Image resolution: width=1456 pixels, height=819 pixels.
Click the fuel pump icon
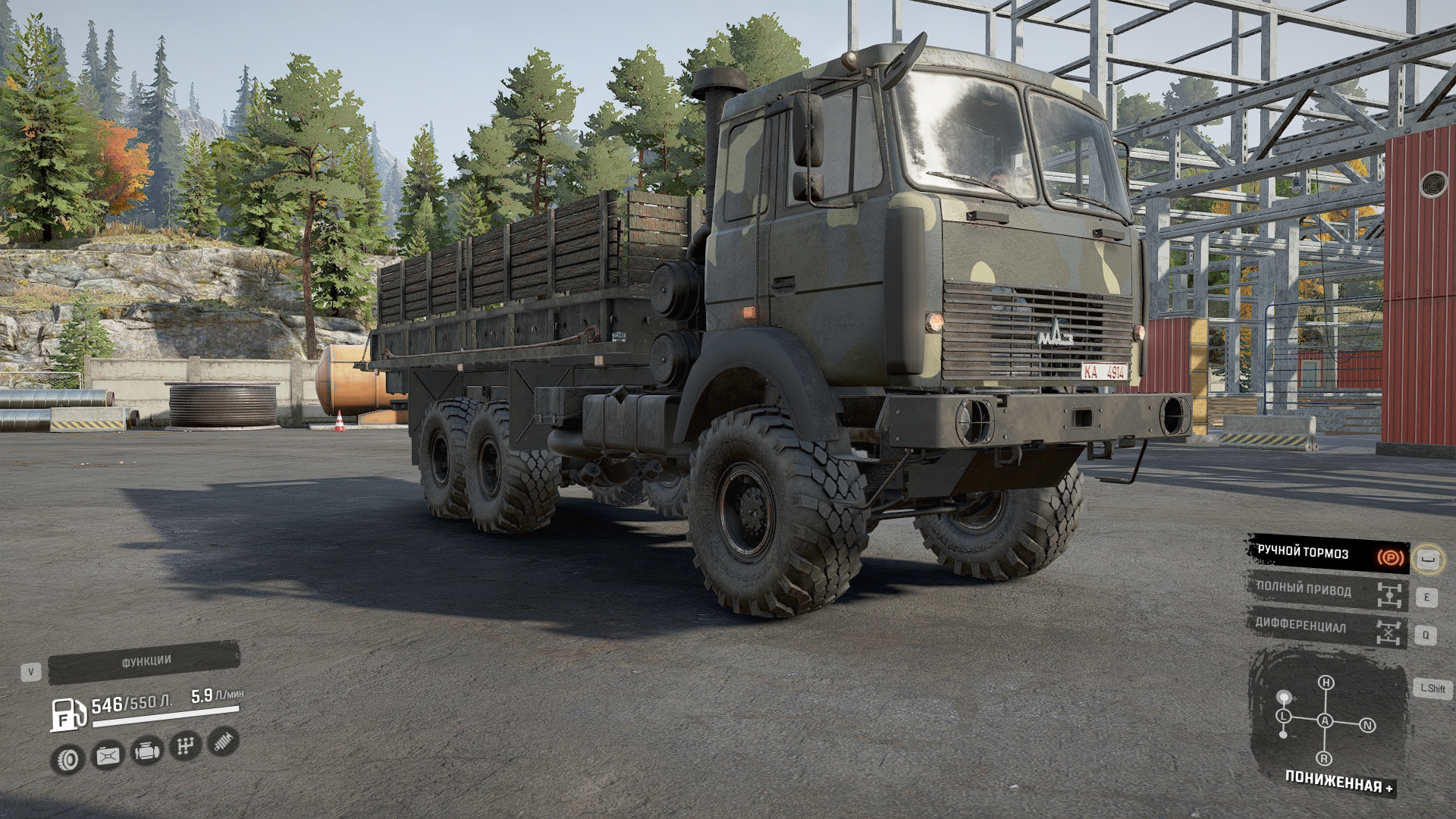[68, 715]
